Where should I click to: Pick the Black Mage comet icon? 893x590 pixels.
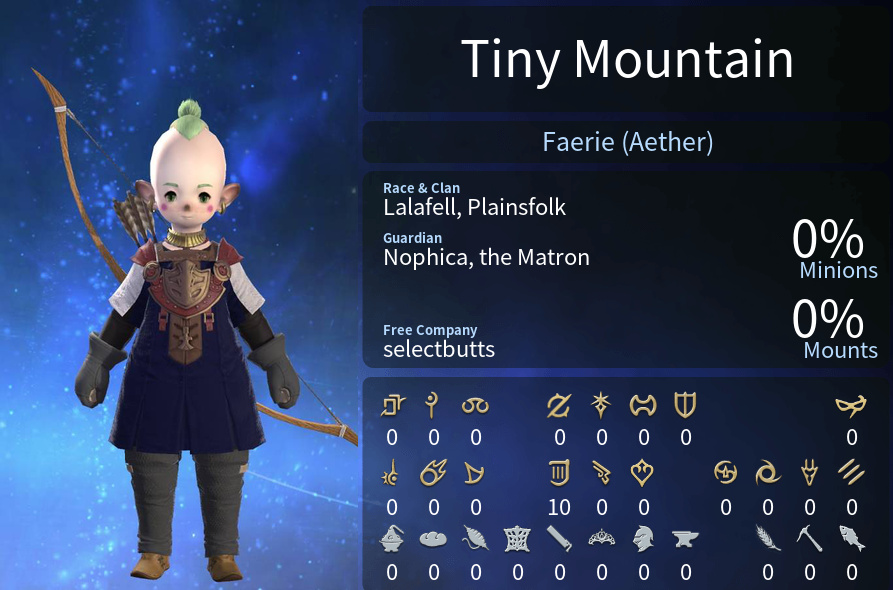[x=433, y=472]
